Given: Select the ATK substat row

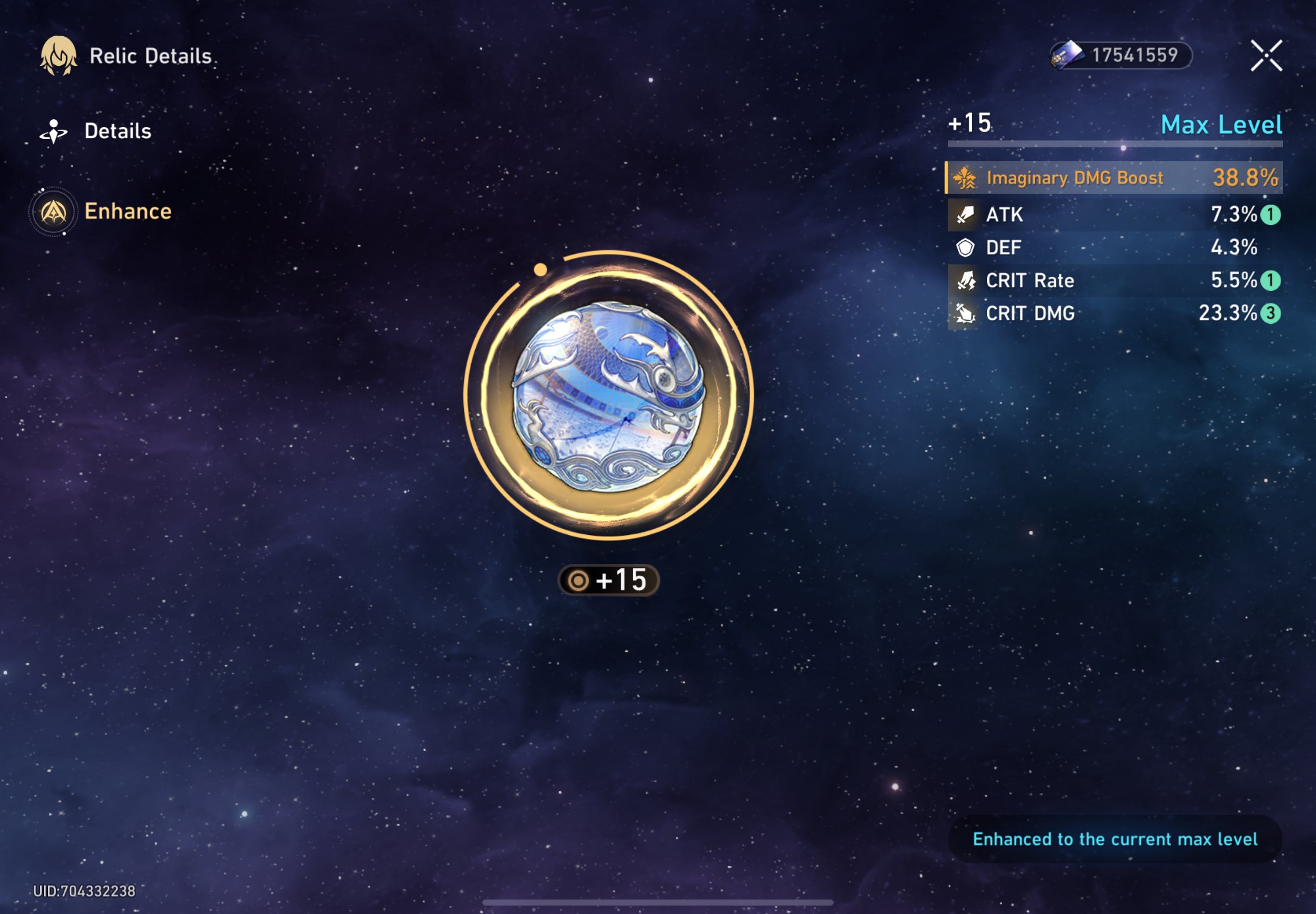Looking at the screenshot, I should coord(1114,215).
